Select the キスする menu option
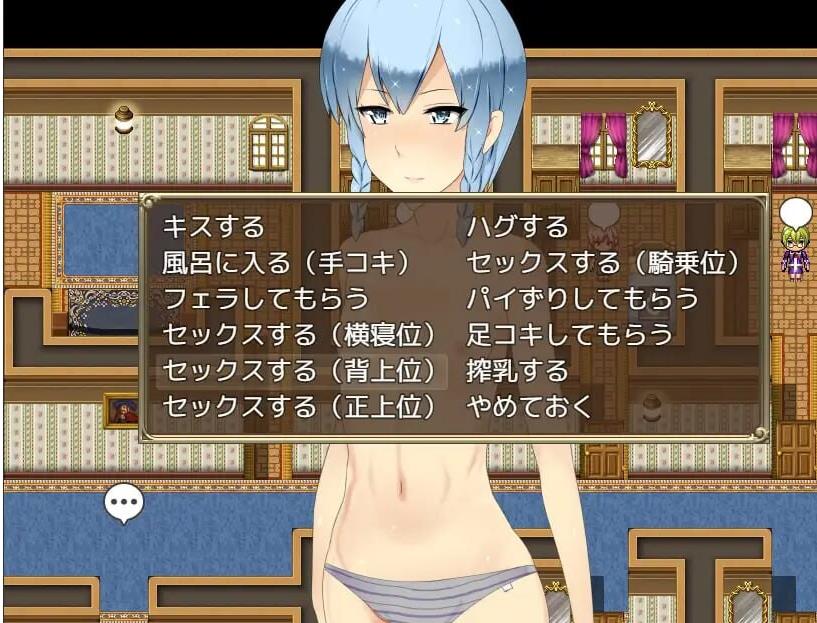817x623 pixels. point(214,227)
